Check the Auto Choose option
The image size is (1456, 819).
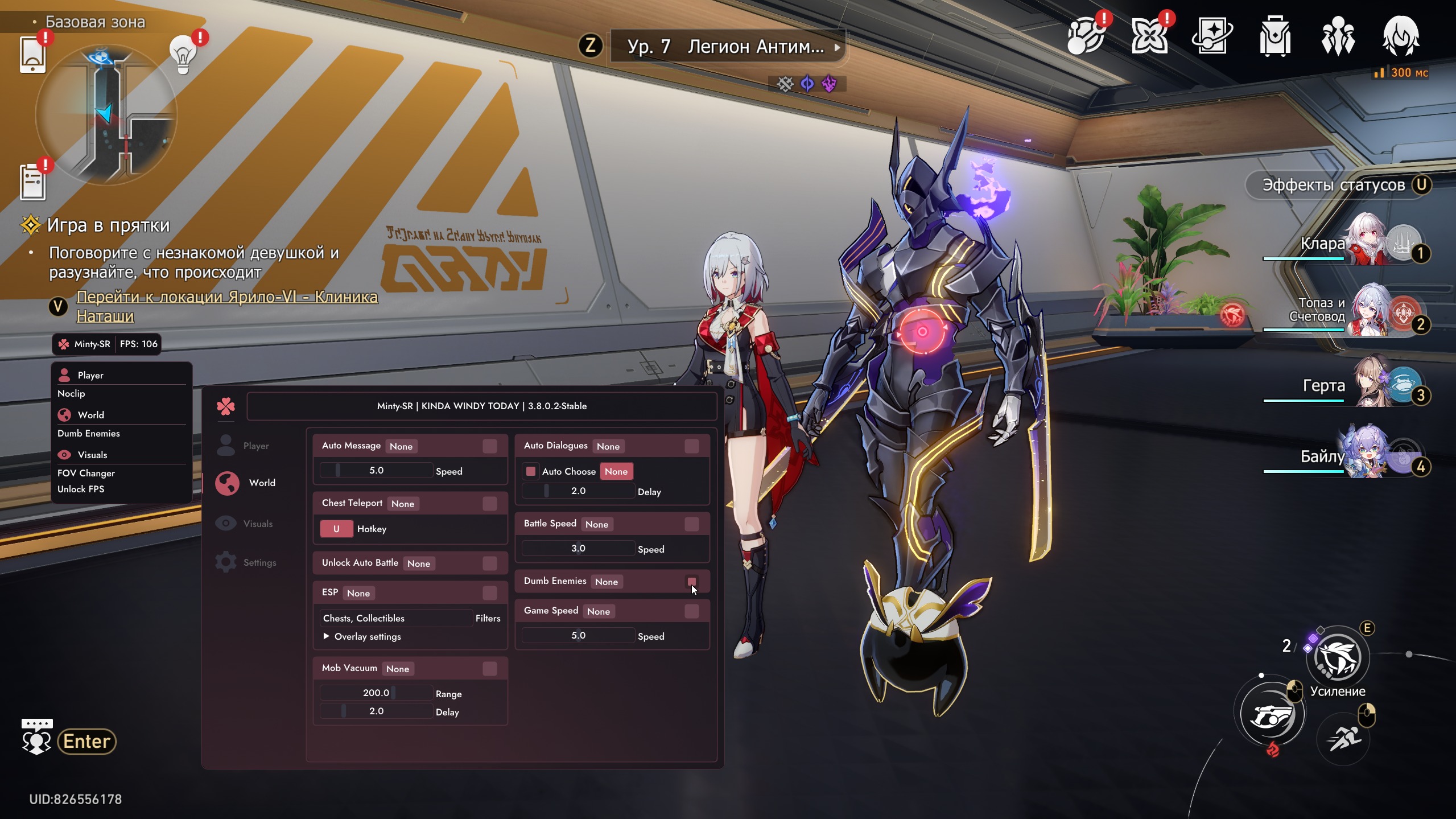[x=531, y=471]
